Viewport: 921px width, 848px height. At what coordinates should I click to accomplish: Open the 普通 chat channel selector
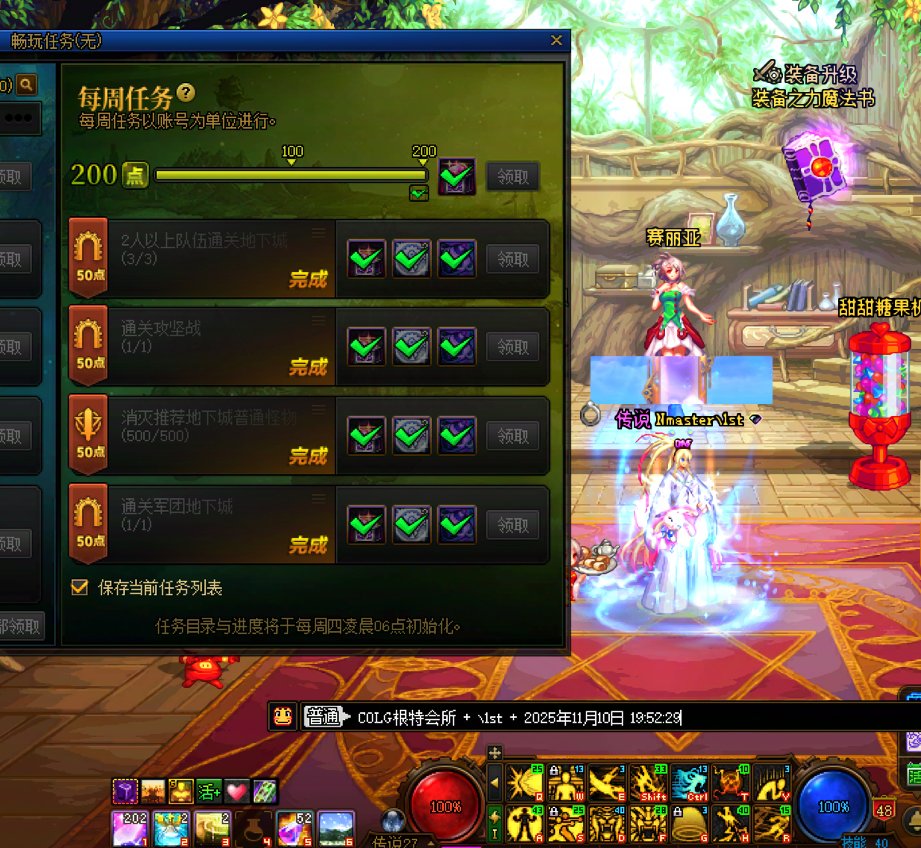click(x=322, y=717)
